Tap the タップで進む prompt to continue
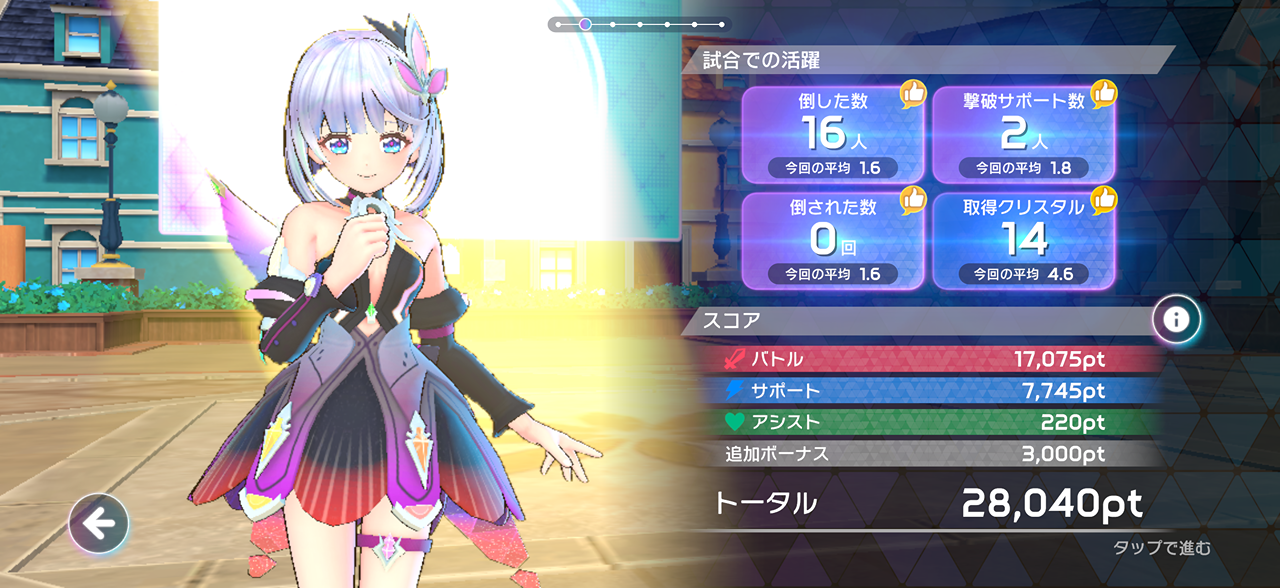Viewport: 1280px width, 588px height. (x=1162, y=548)
